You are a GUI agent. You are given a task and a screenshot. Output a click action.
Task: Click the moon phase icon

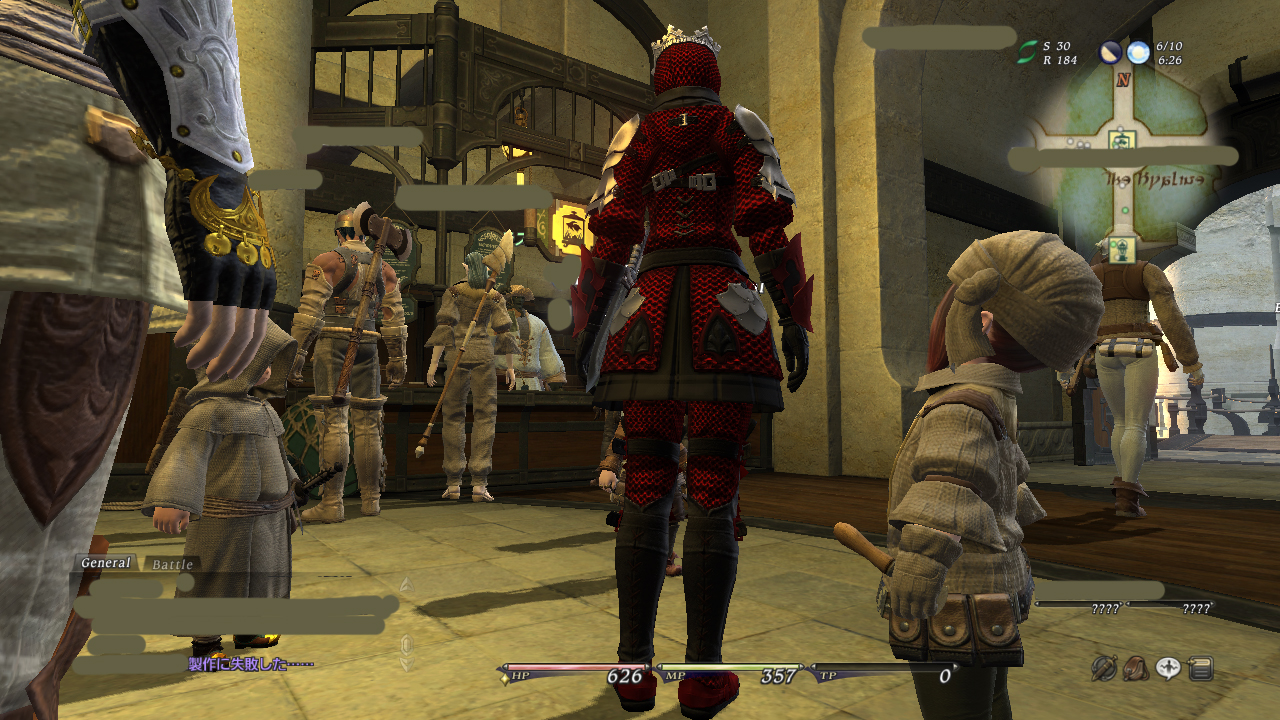pos(1111,52)
